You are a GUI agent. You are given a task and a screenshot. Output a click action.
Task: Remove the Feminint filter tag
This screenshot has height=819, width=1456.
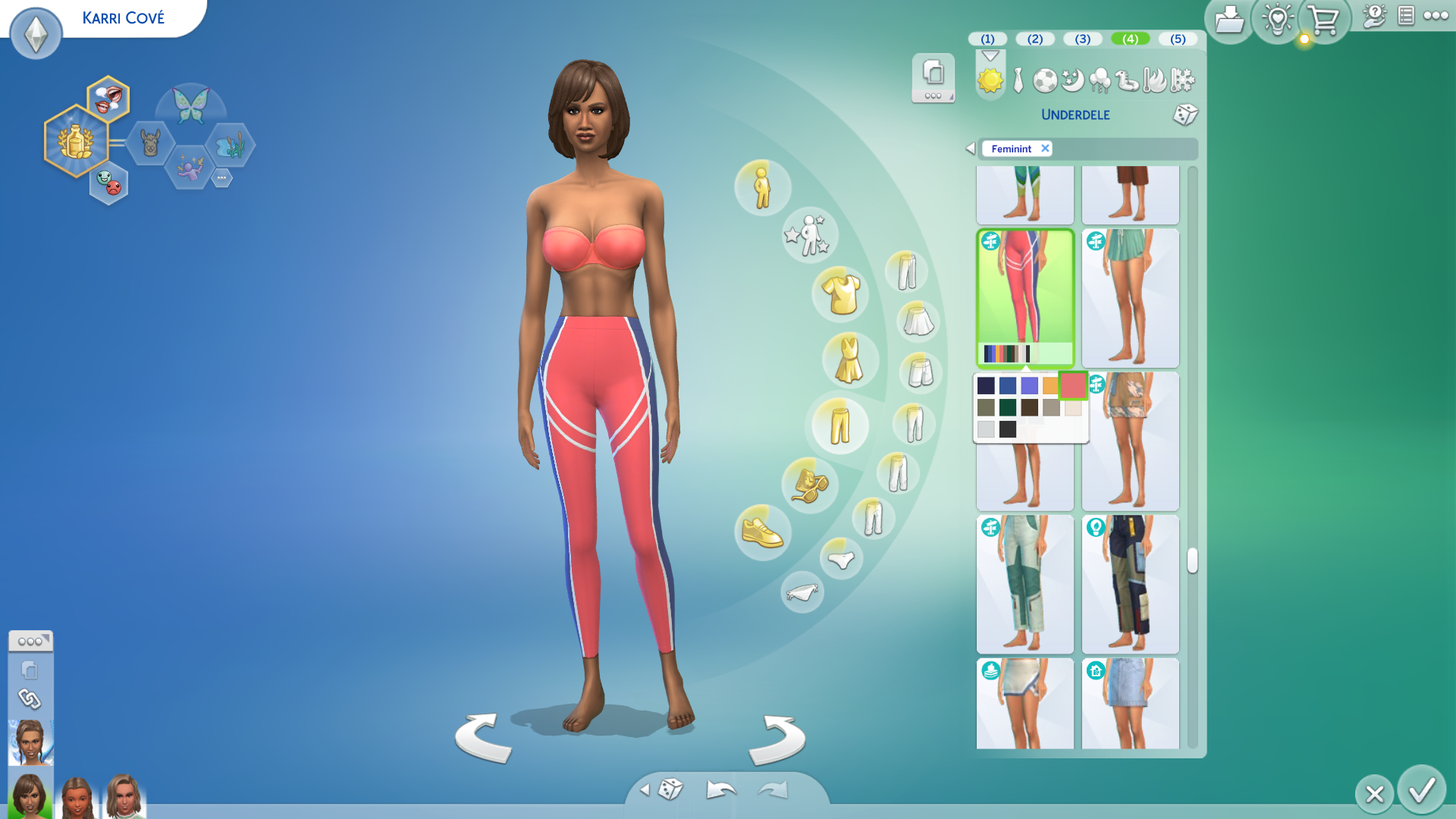[1045, 149]
